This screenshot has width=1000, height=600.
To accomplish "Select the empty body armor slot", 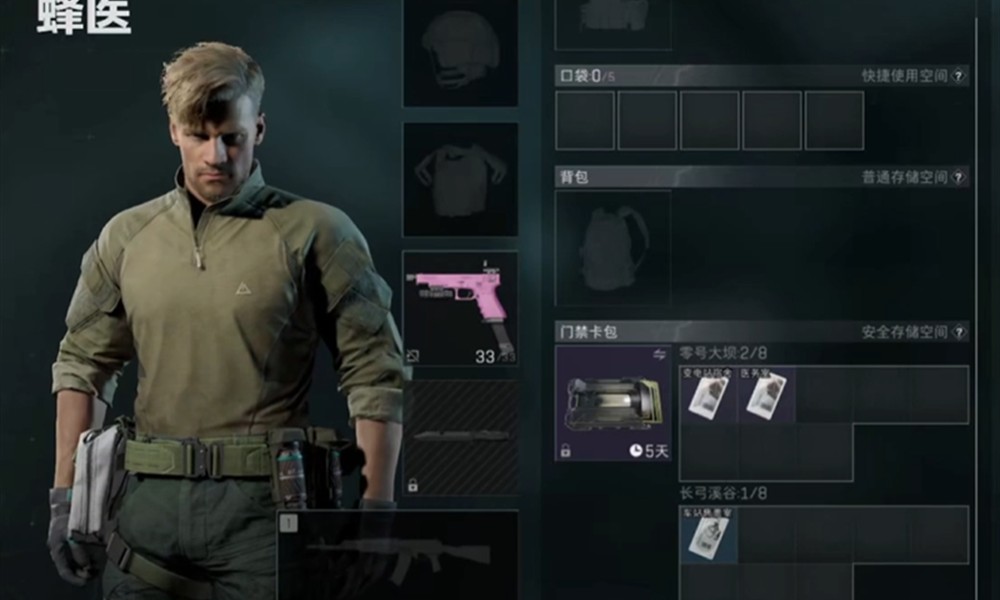I will pos(460,180).
